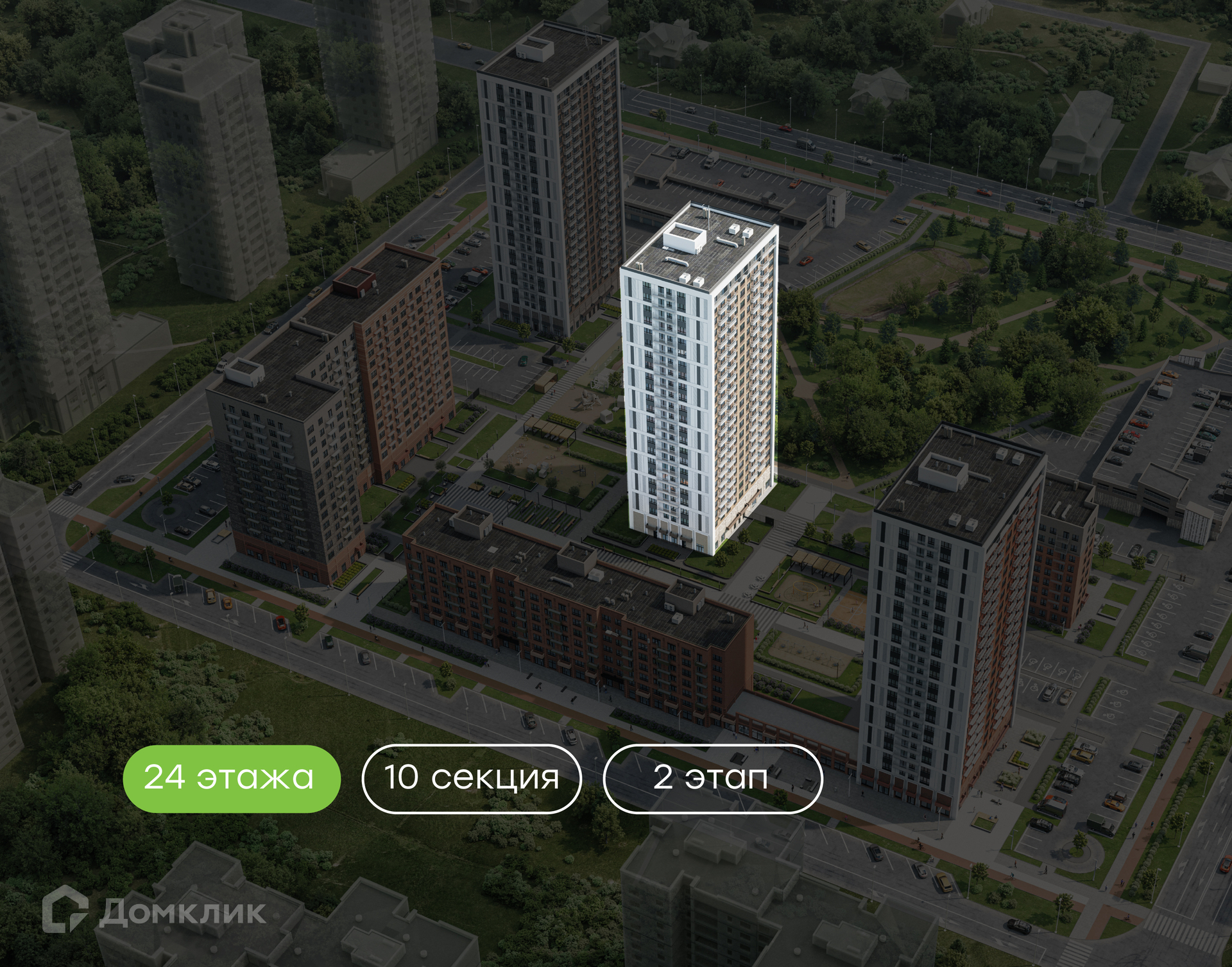Select the green "24 этажа" pill

(x=231, y=778)
